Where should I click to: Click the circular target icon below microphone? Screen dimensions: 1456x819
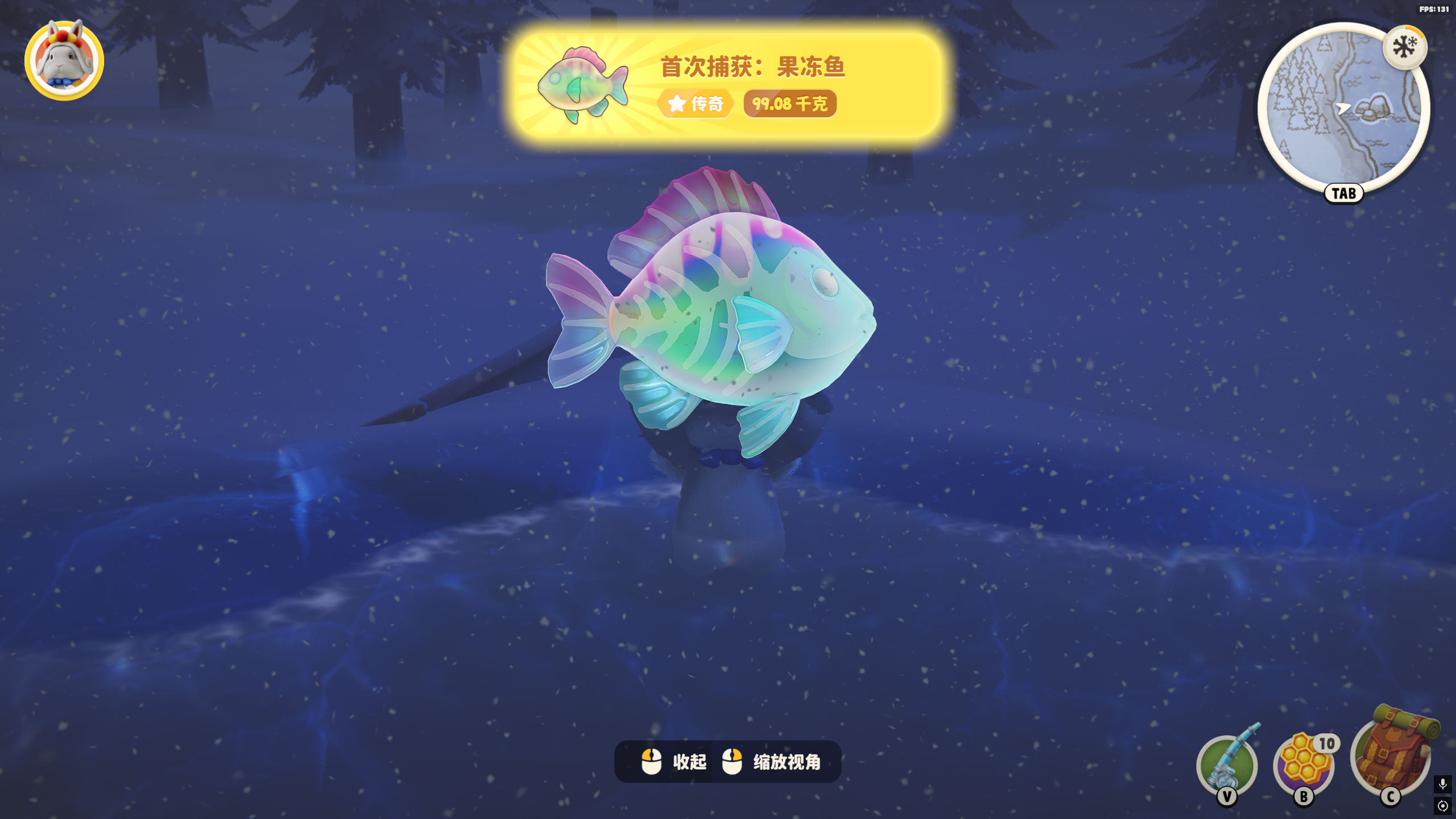pyautogui.click(x=1442, y=806)
